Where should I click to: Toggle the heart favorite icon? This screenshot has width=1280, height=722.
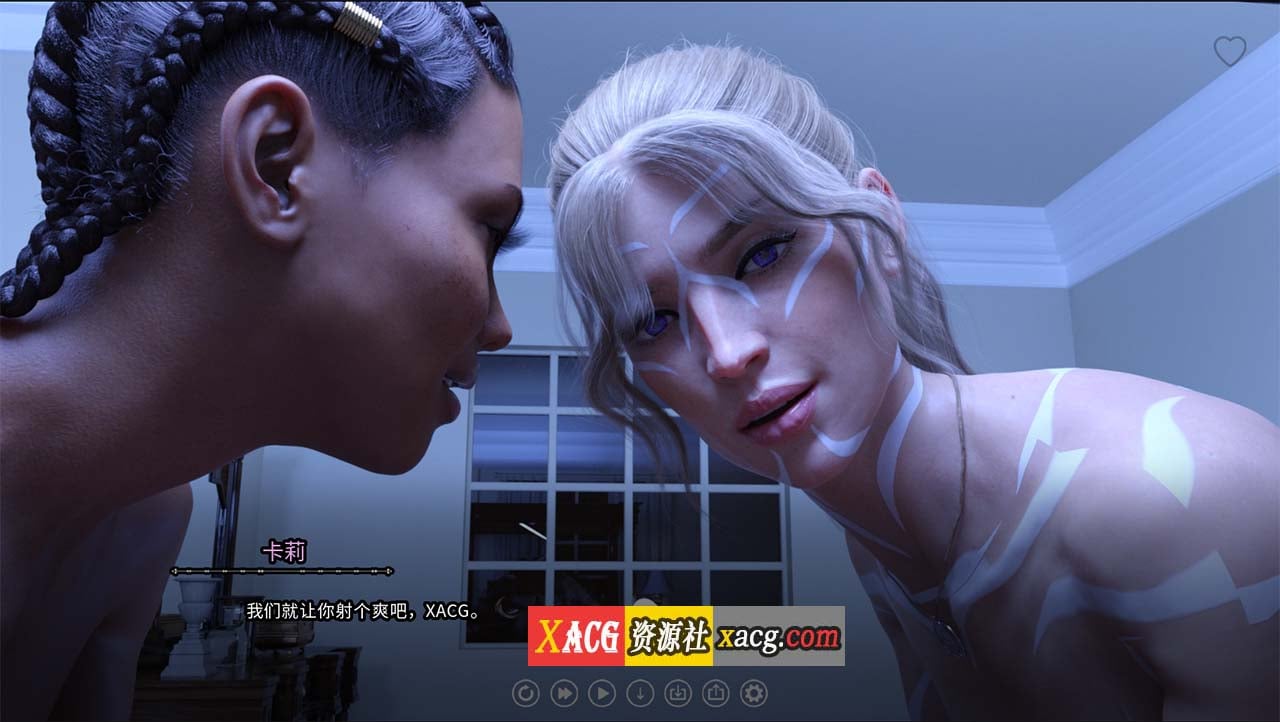click(x=1229, y=52)
